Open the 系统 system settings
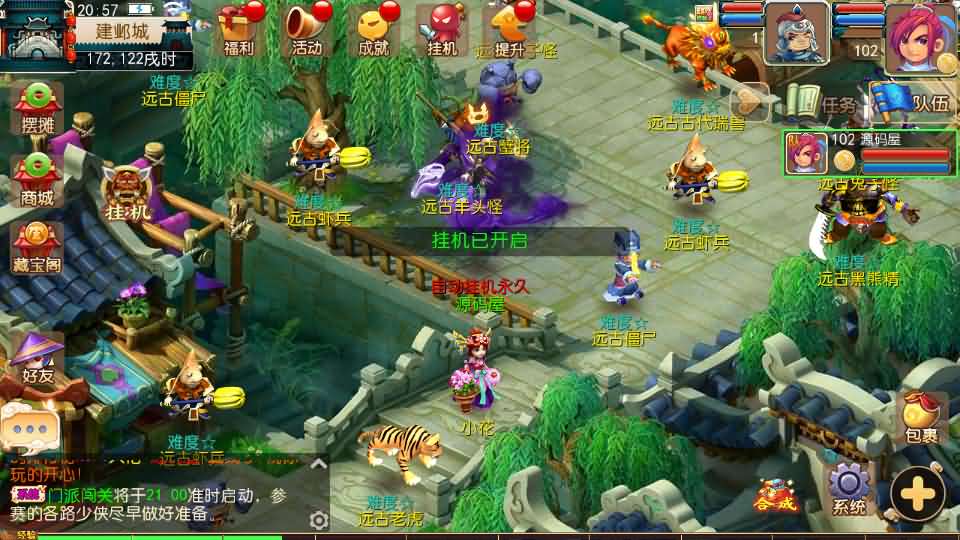Image resolution: width=960 pixels, height=540 pixels. [849, 489]
